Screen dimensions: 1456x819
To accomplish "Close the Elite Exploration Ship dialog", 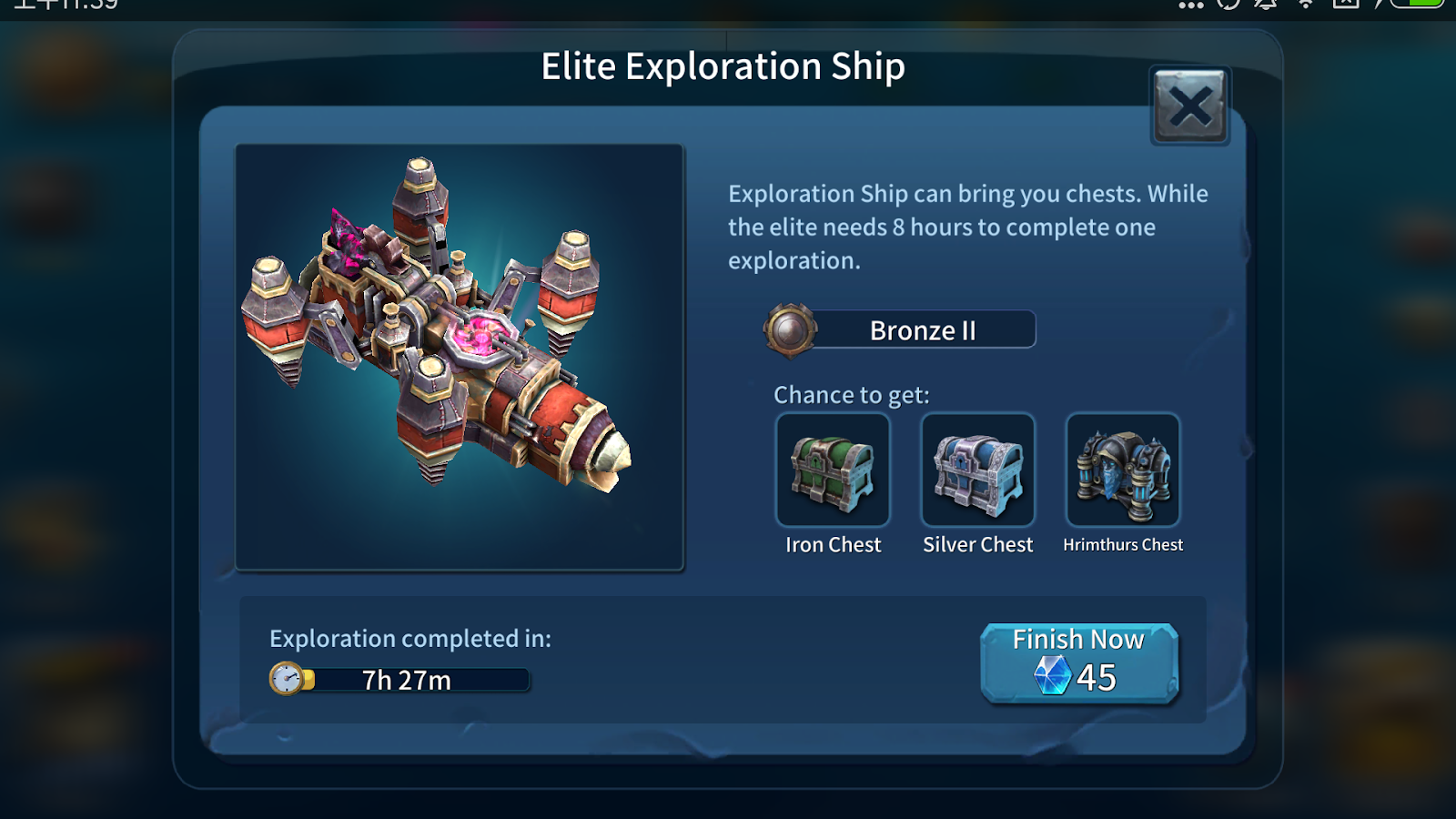I will click(1189, 106).
